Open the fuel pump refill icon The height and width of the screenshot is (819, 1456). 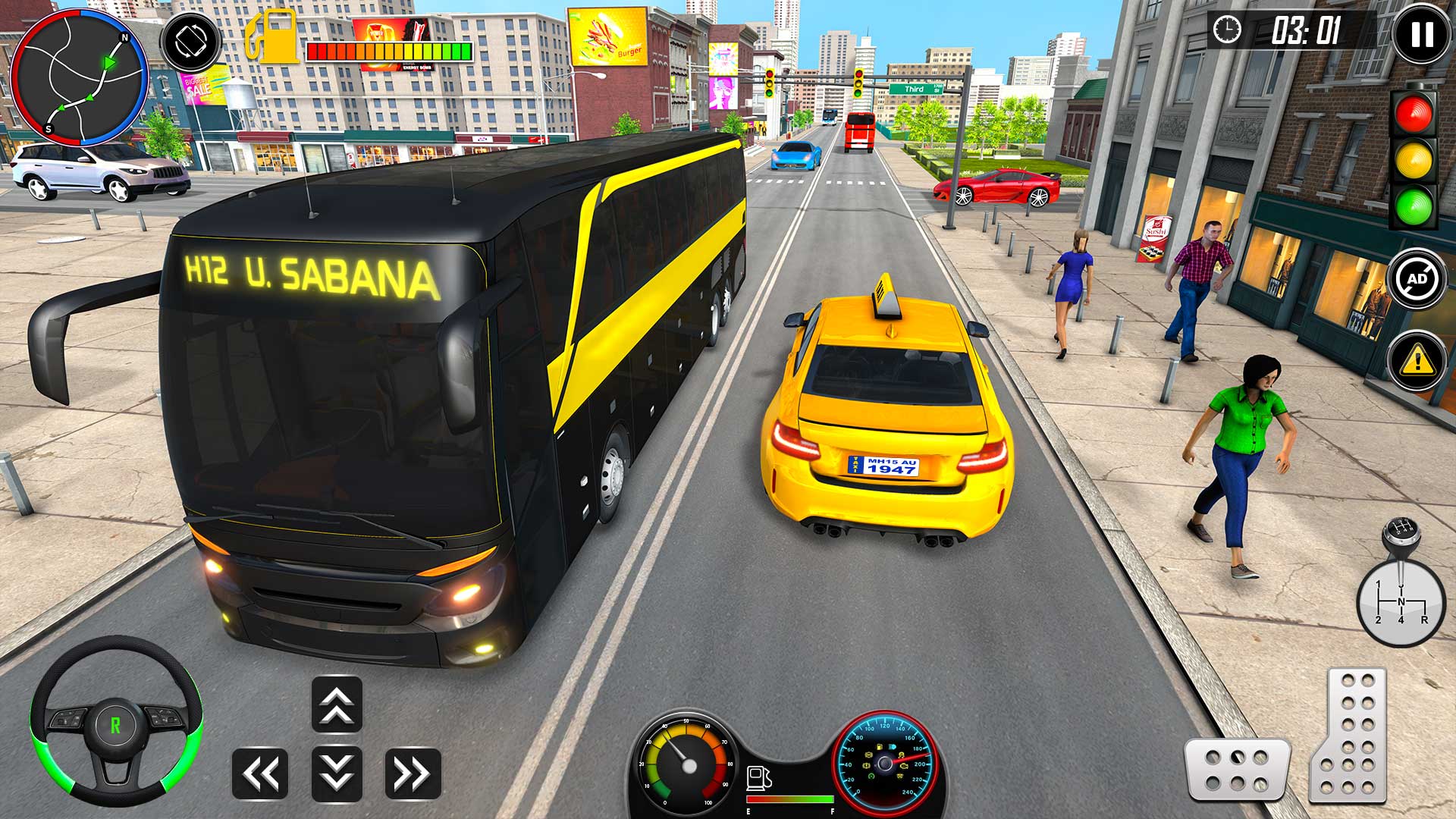(x=271, y=34)
